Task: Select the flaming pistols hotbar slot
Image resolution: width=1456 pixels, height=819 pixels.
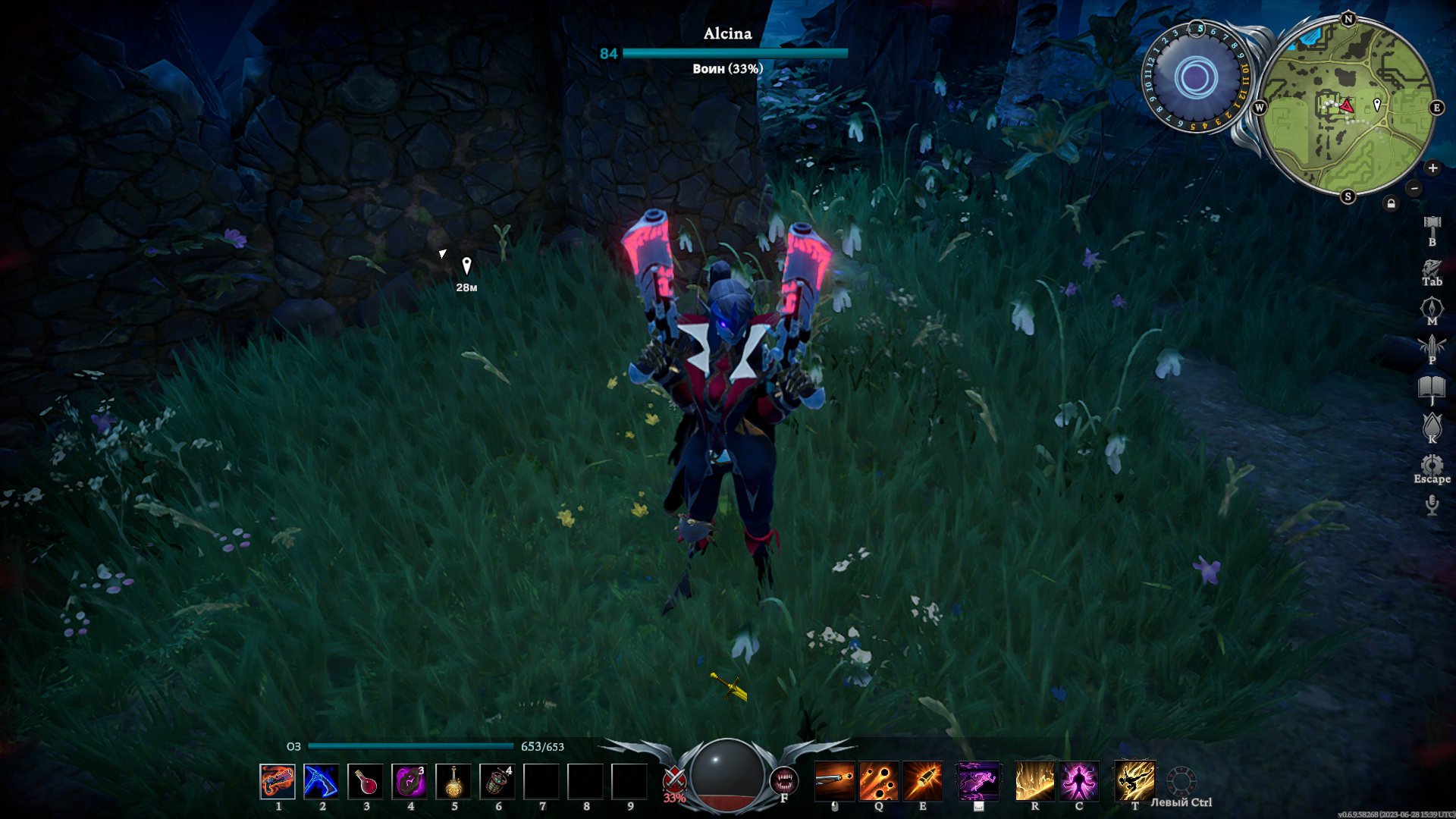Action: (x=278, y=781)
